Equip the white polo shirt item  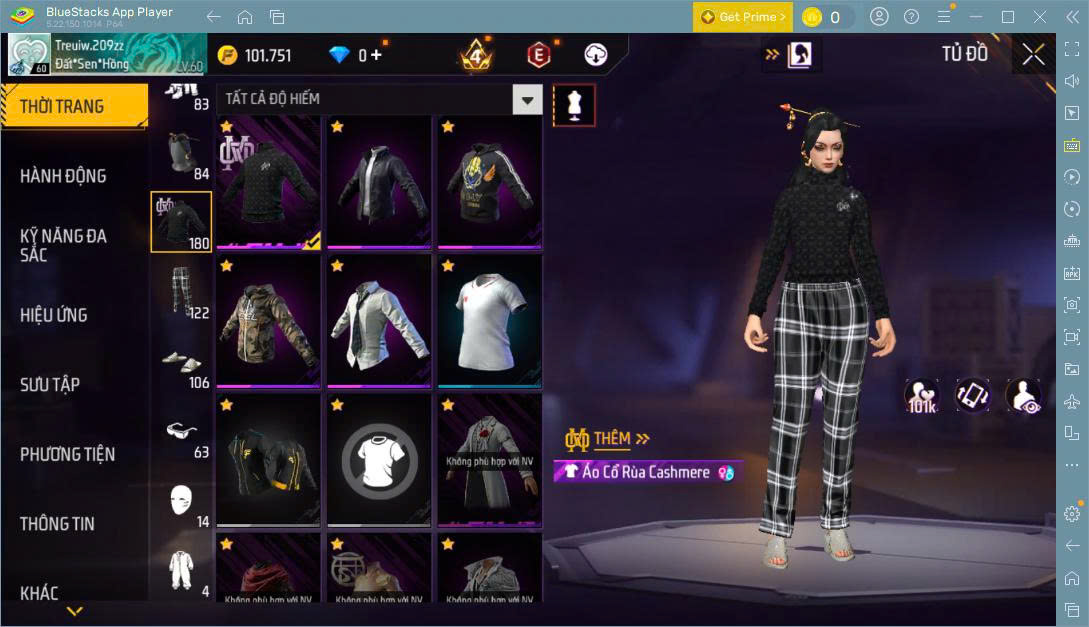(x=489, y=321)
